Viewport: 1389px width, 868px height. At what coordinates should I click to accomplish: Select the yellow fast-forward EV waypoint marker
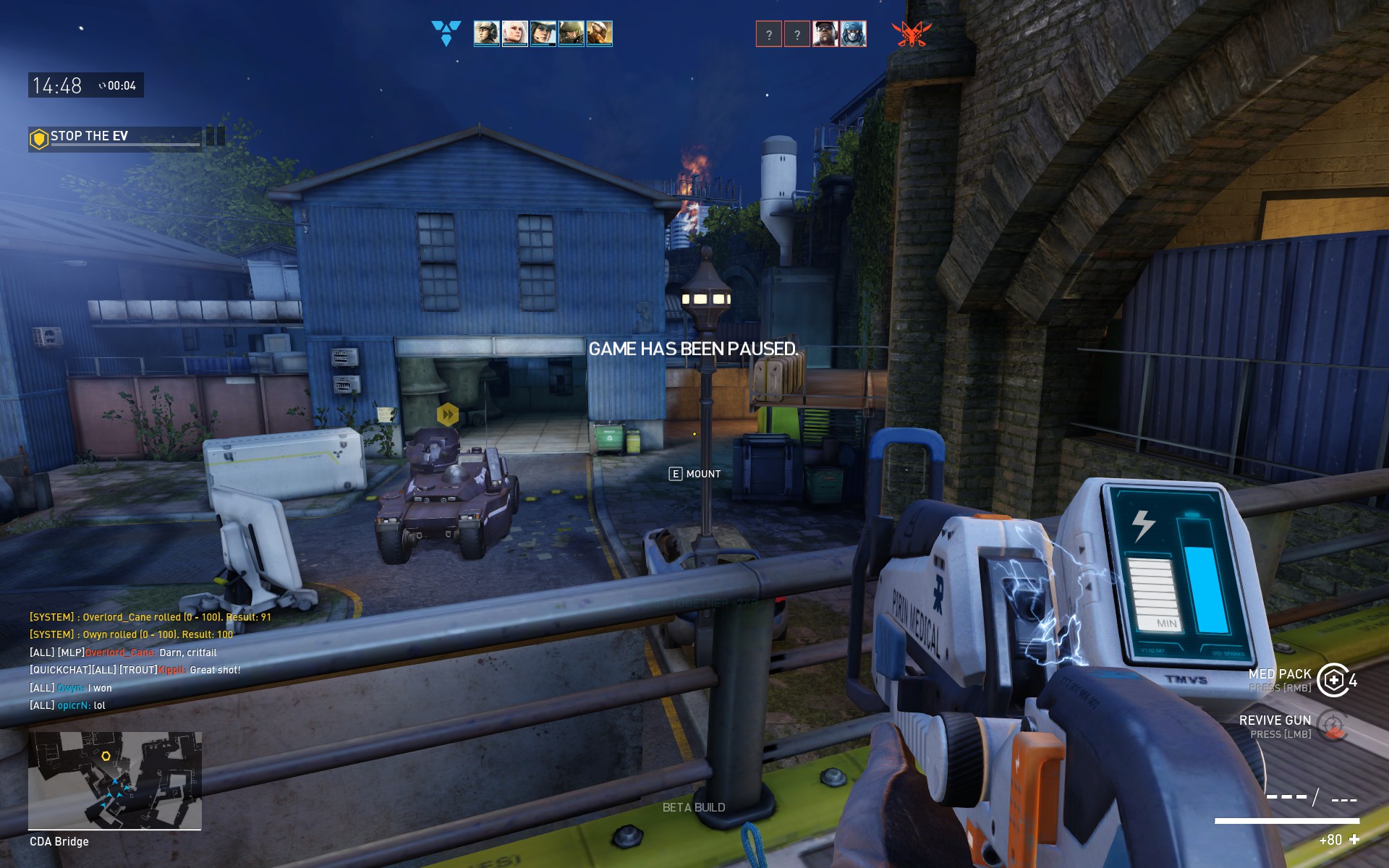point(448,414)
